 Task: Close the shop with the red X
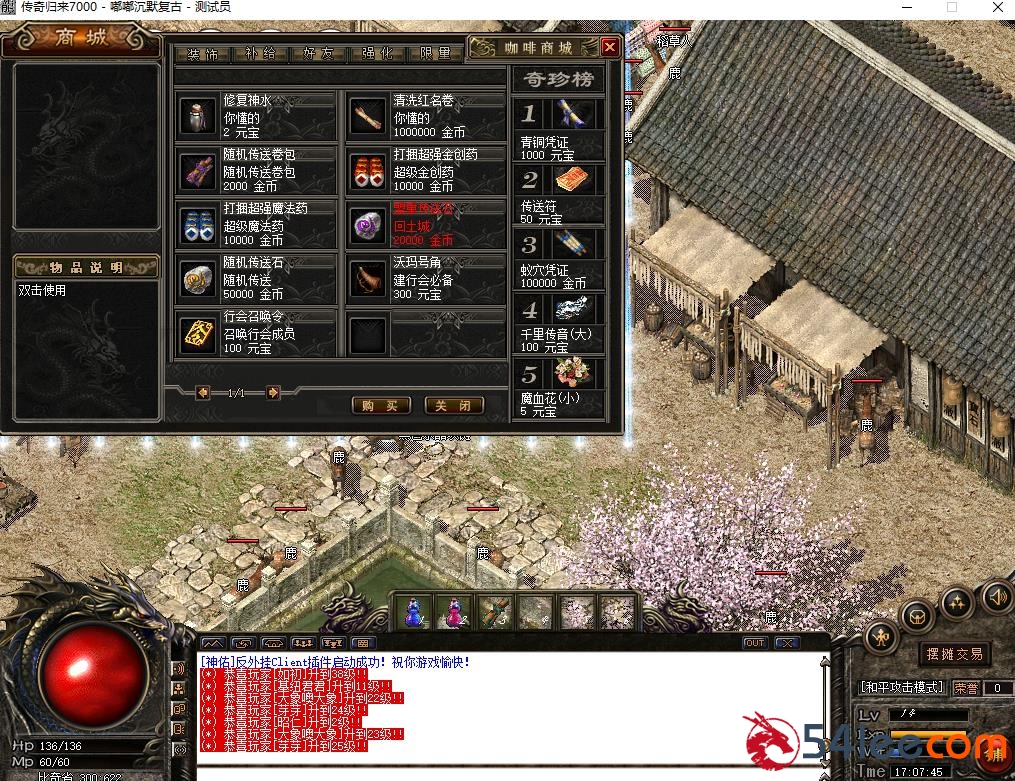(x=610, y=47)
